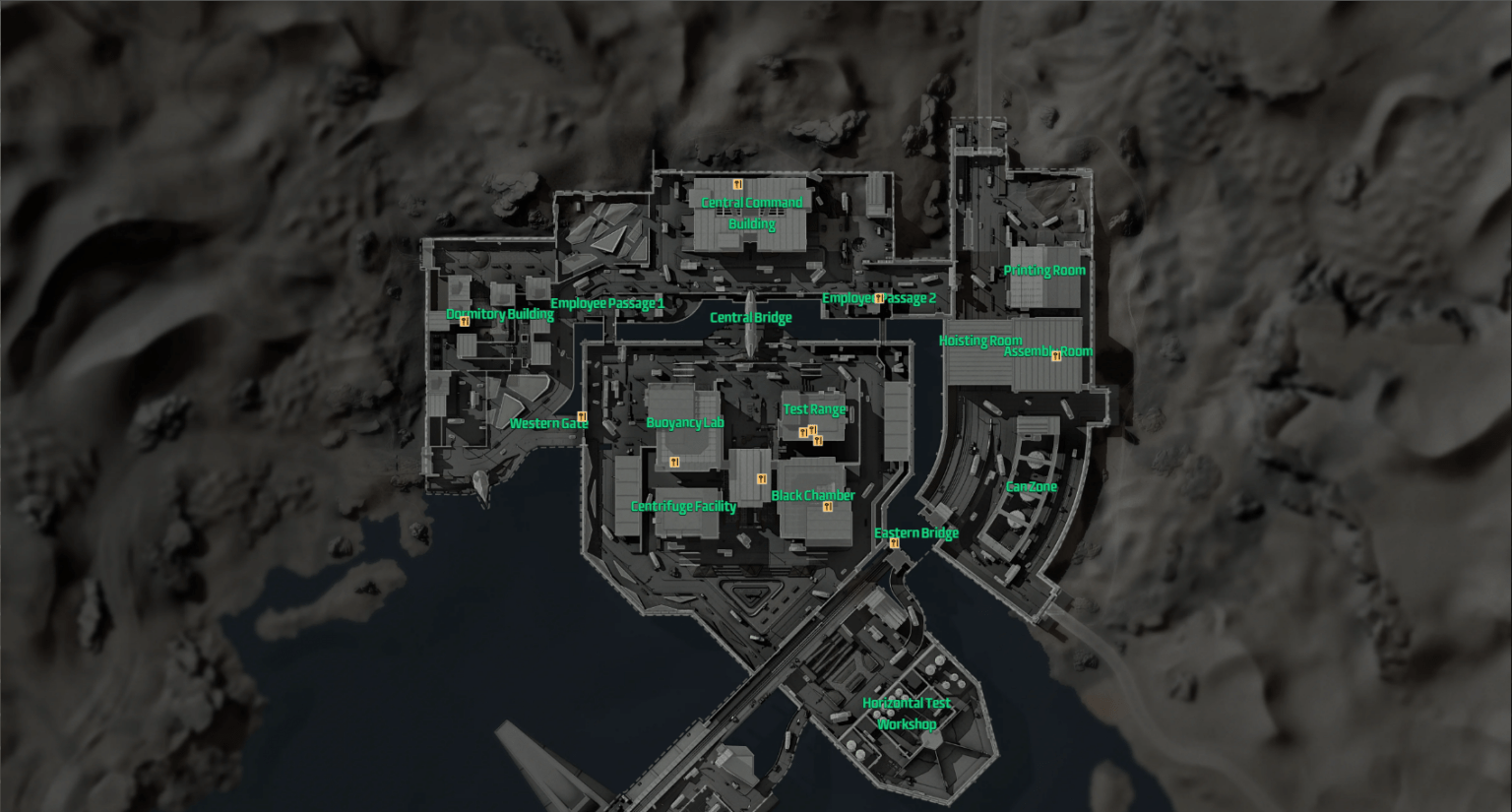Select the key marker at Dormitory Building
The image size is (1512, 812).
click(464, 321)
